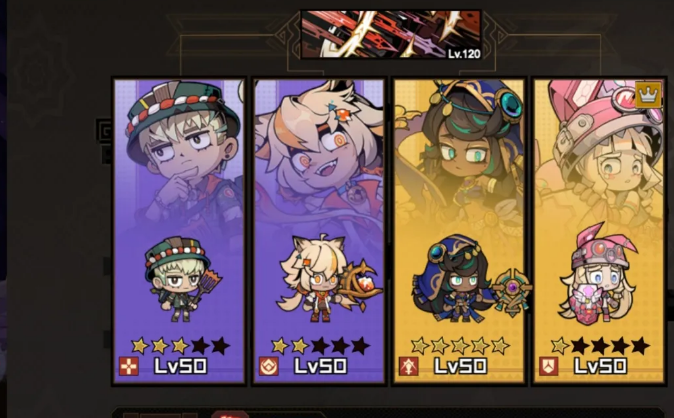Open the Lv.120 boss banner at top
This screenshot has width=674, height=418.
390,34
